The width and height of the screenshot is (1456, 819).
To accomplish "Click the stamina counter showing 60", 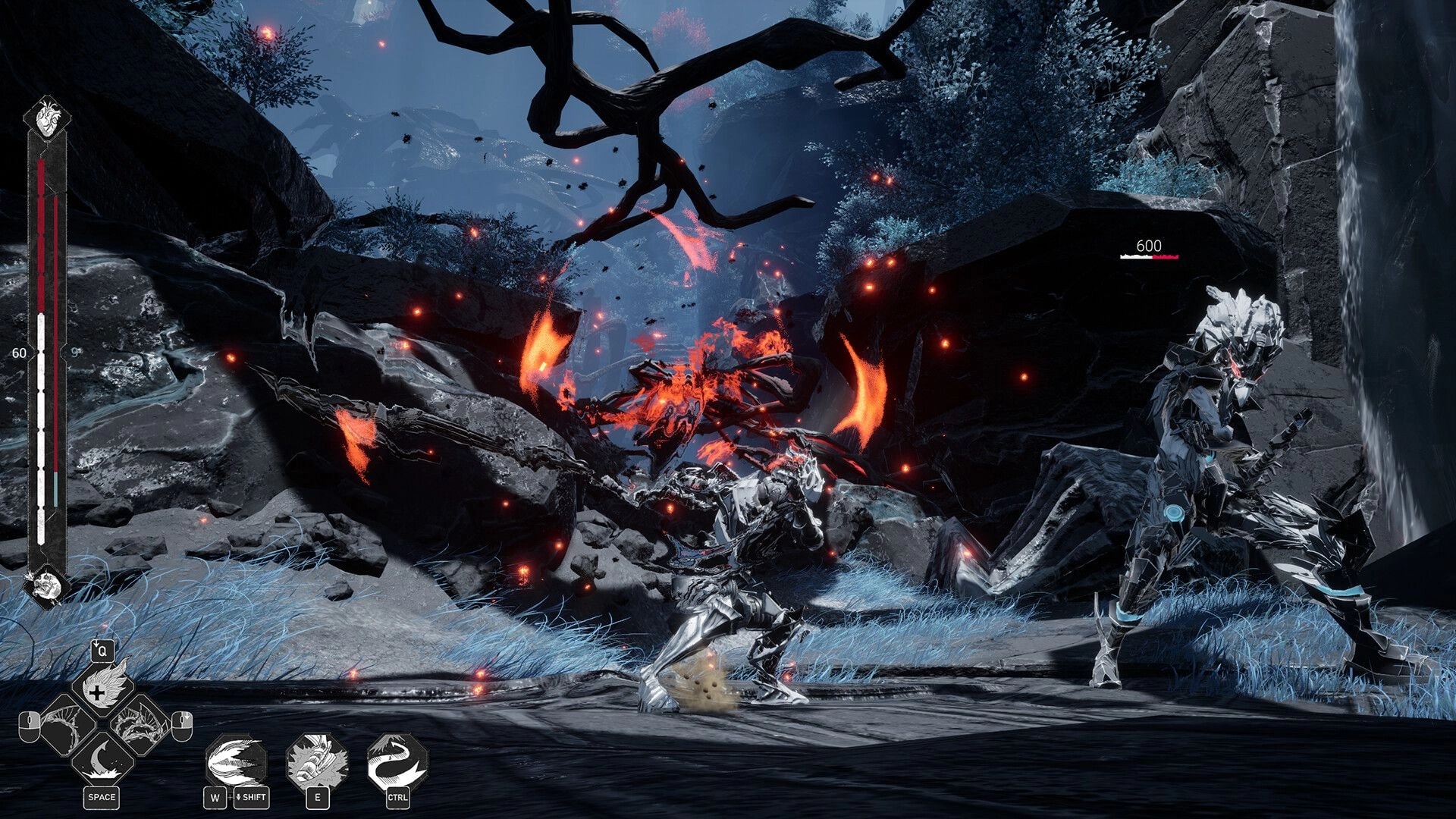I will (20, 354).
